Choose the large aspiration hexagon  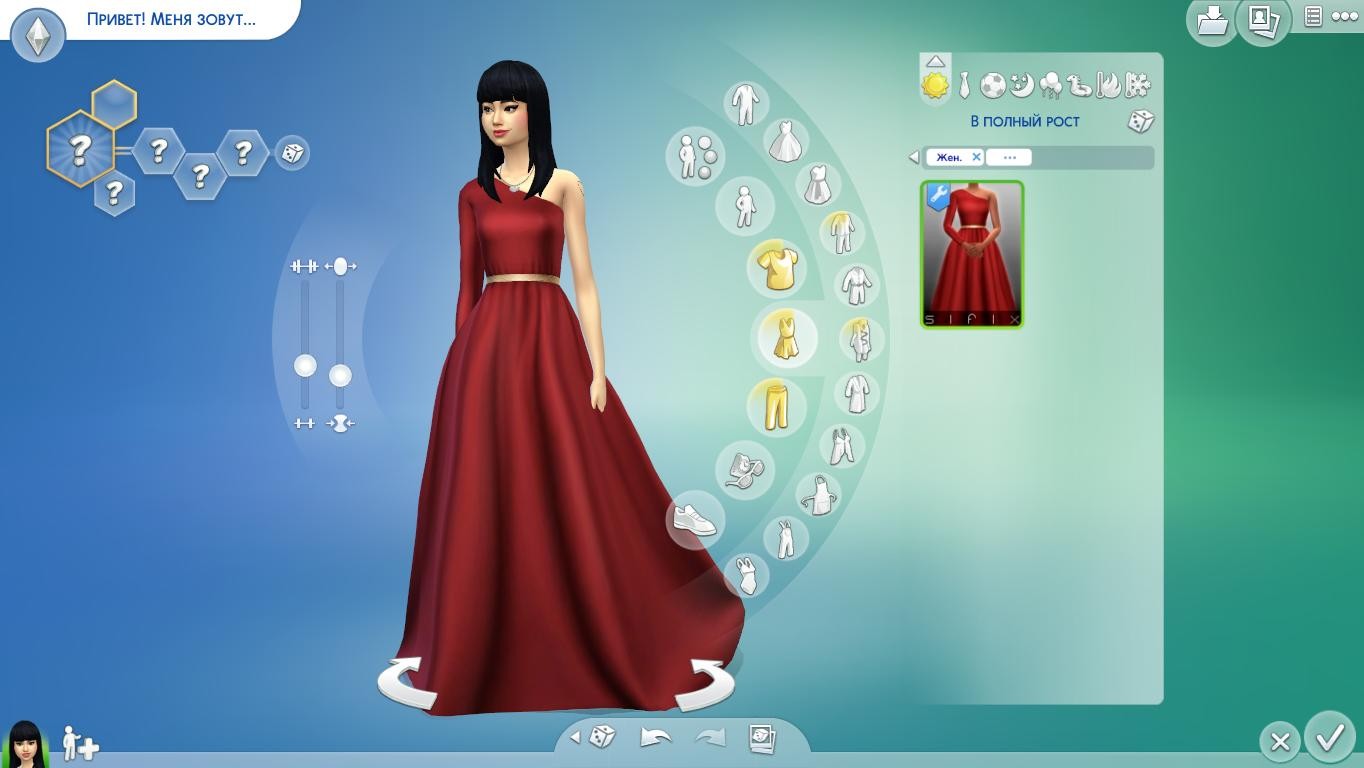coord(80,150)
